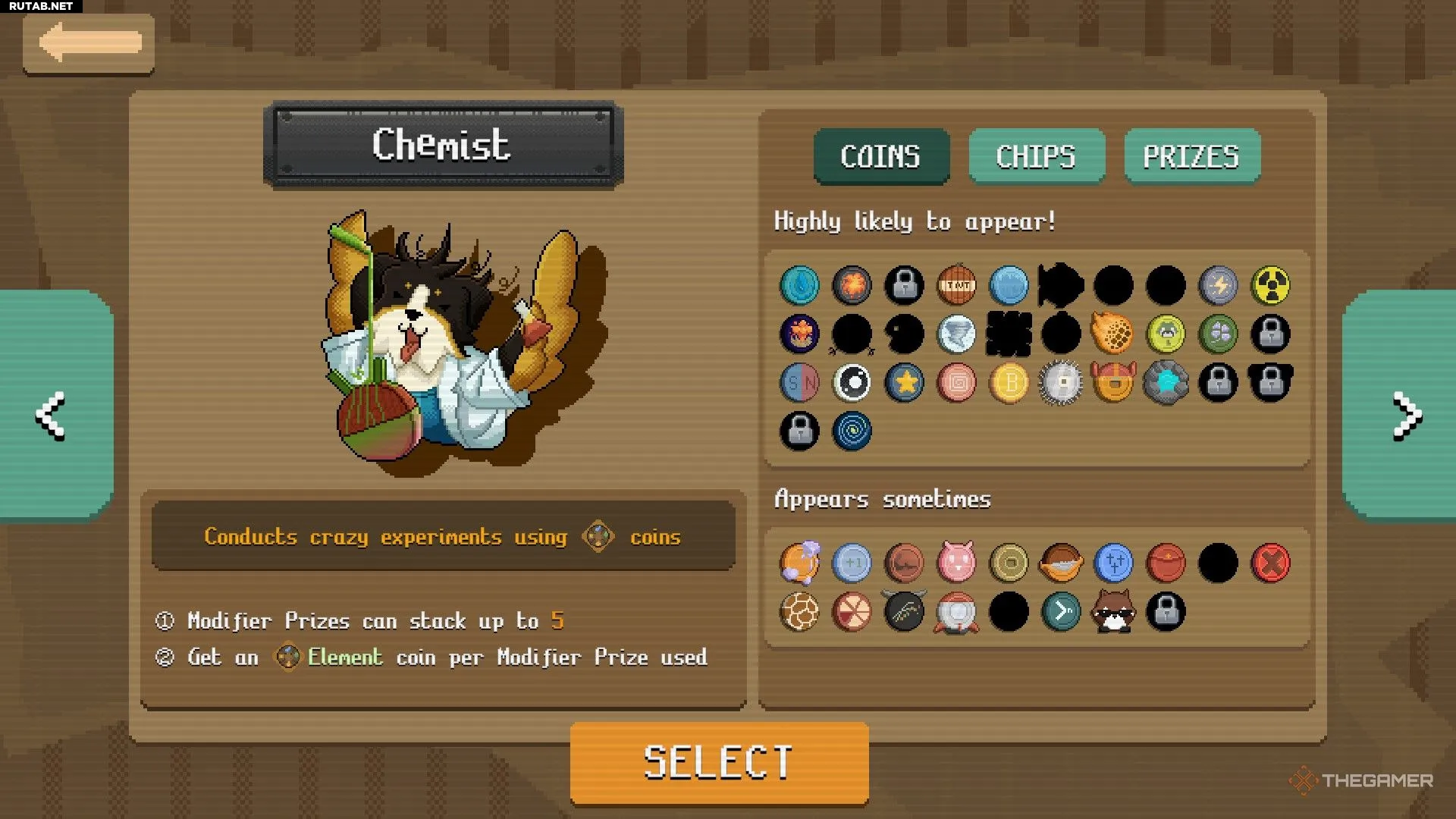Confirm Chemist with the SELECT button
Viewport: 1456px width, 819px height.
point(719,762)
